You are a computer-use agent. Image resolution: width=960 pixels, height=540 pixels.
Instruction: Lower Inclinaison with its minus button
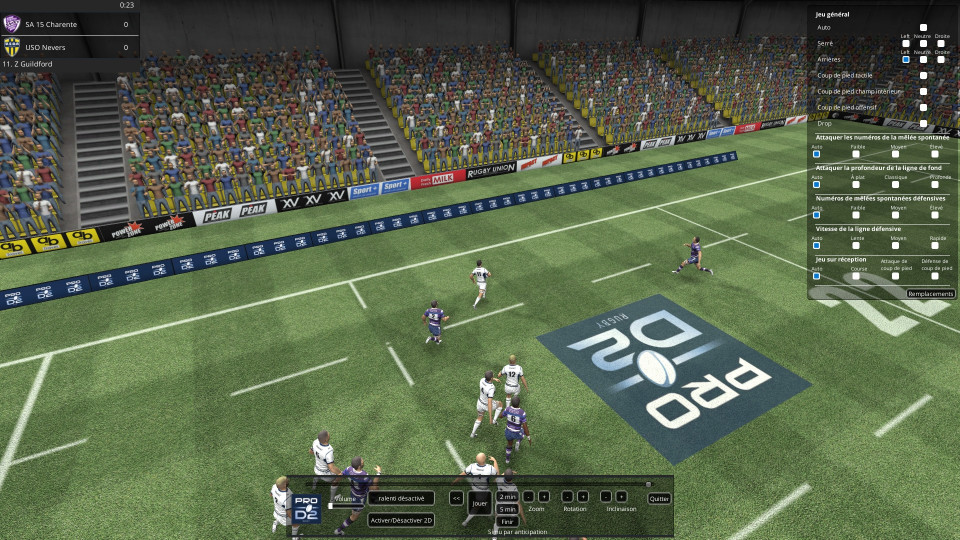pos(605,496)
